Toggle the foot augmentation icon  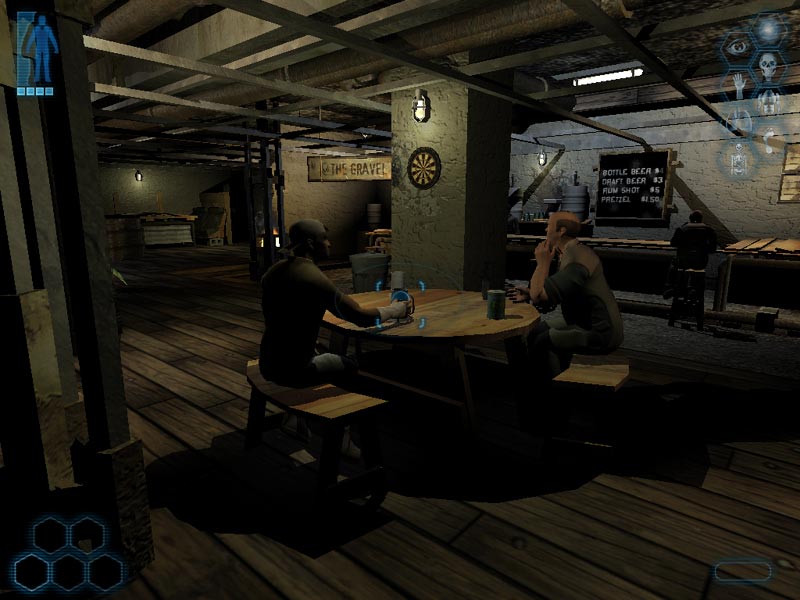point(769,142)
